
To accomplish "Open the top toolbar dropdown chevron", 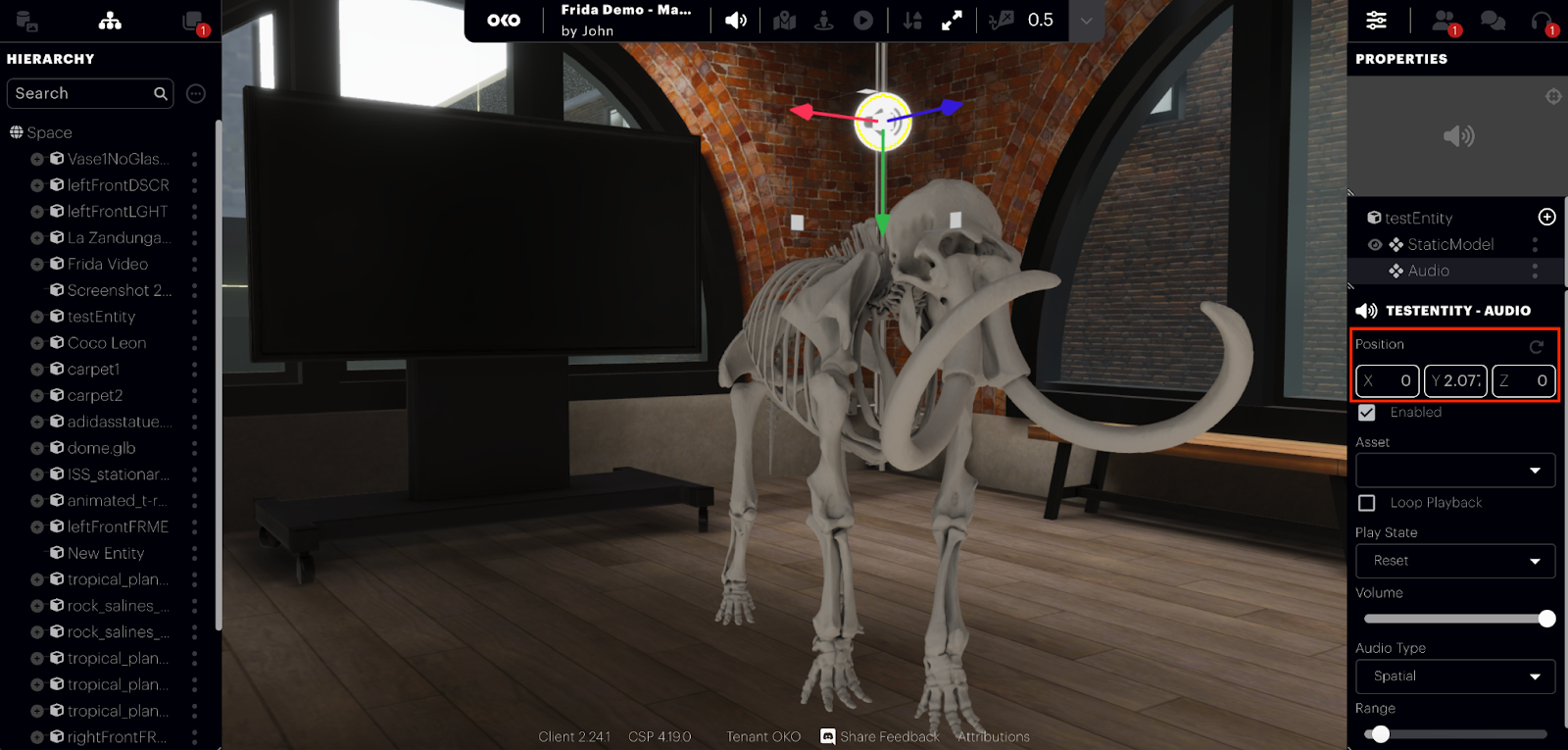I will coord(1086,21).
